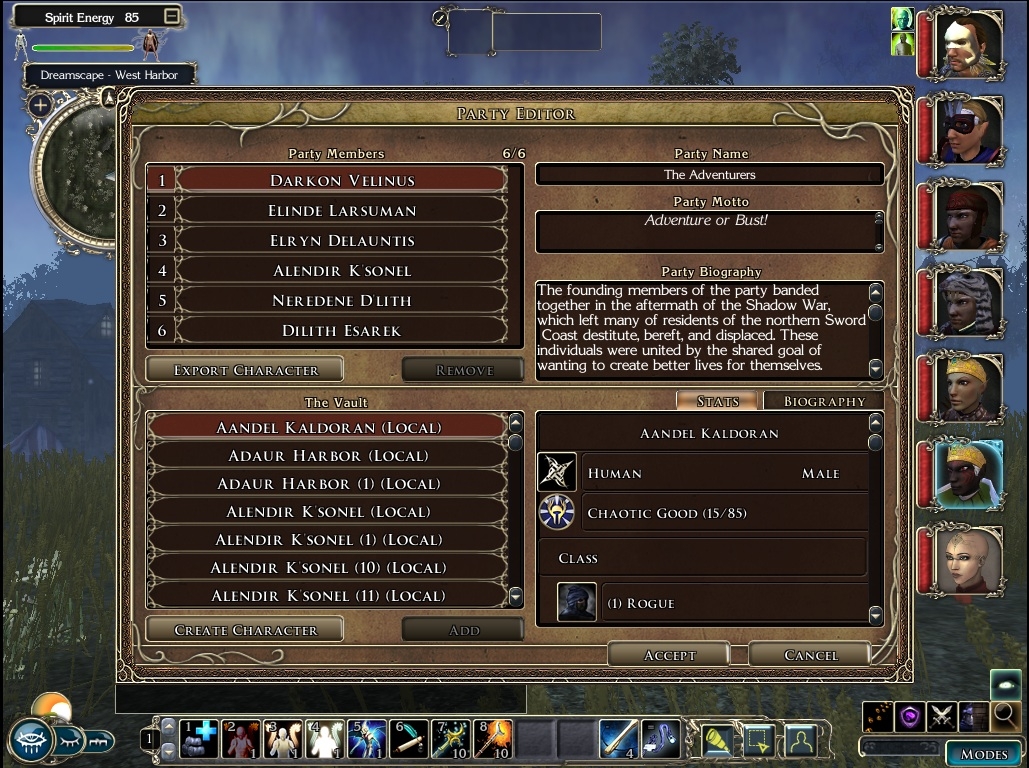
Task: Select Adaur Harbor (Local) from the Vault
Action: 328,456
